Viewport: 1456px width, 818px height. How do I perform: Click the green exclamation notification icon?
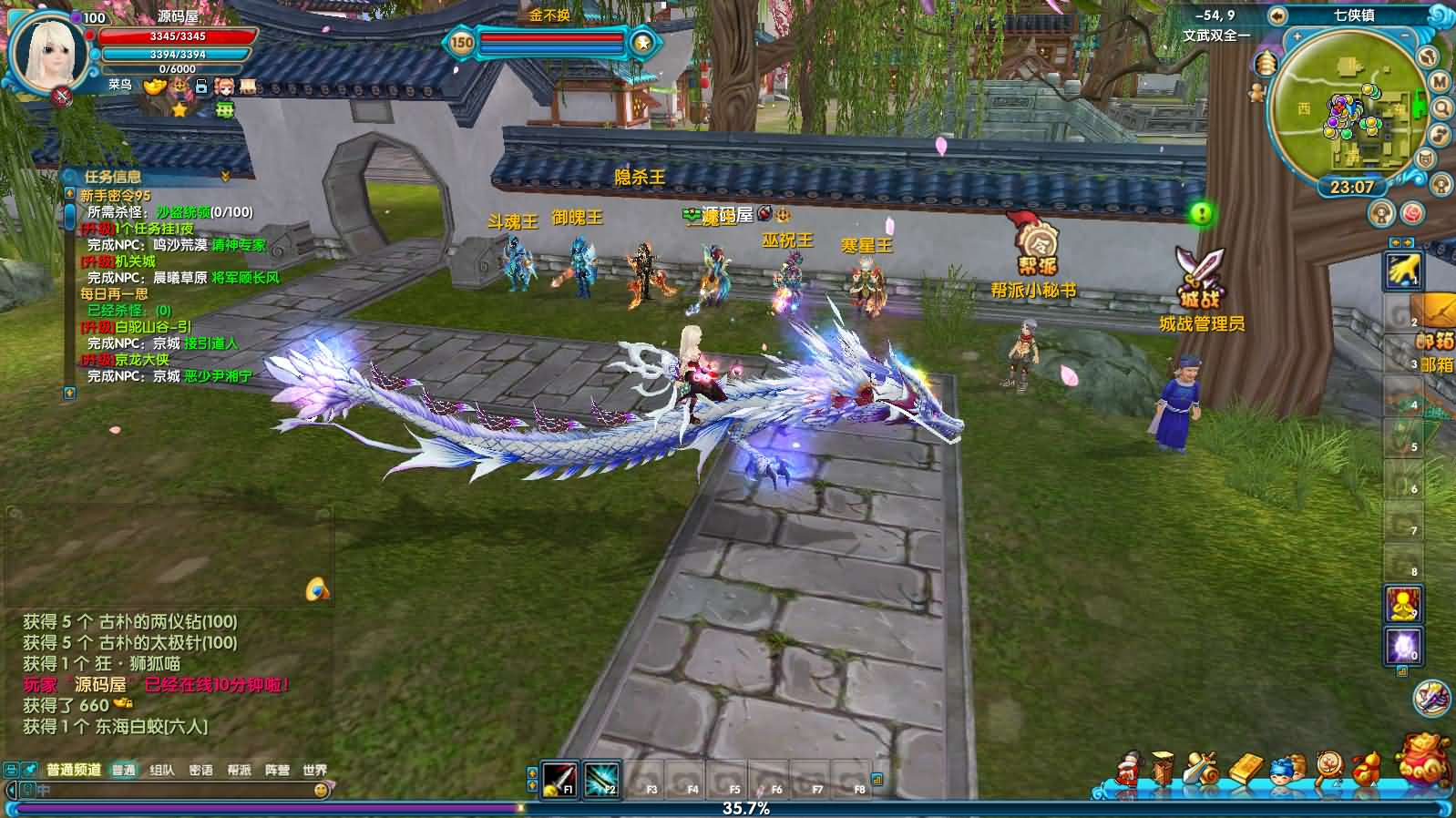[x=1202, y=213]
